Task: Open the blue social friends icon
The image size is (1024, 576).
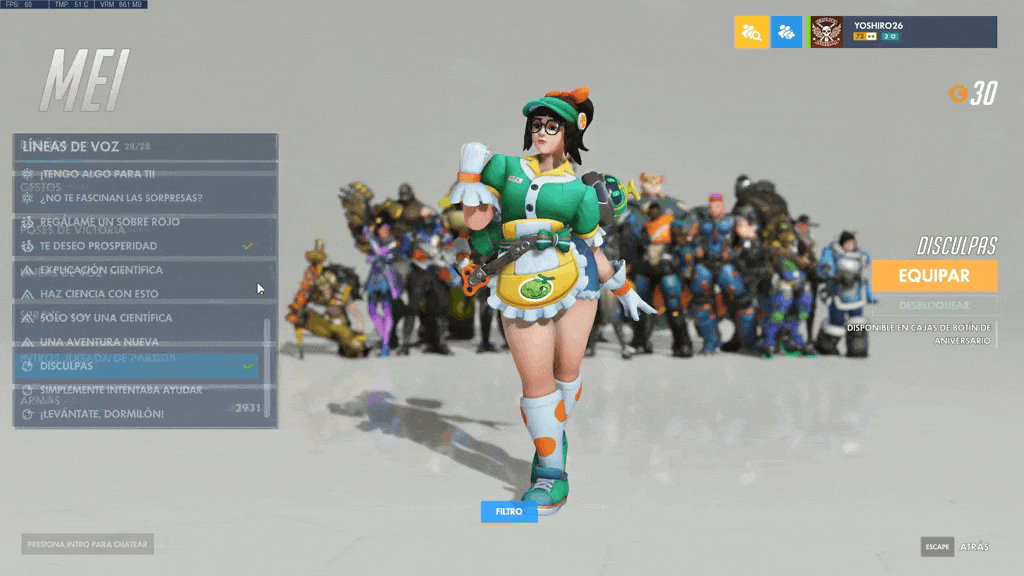Action: [786, 32]
